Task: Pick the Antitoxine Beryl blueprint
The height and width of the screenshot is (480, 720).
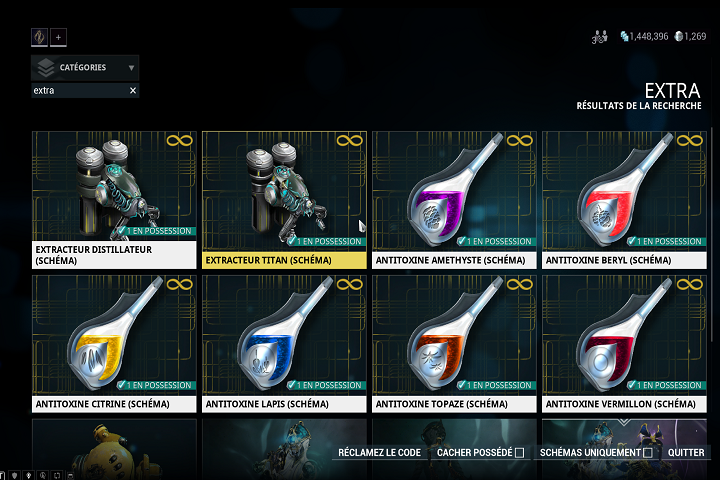Action: tap(624, 200)
